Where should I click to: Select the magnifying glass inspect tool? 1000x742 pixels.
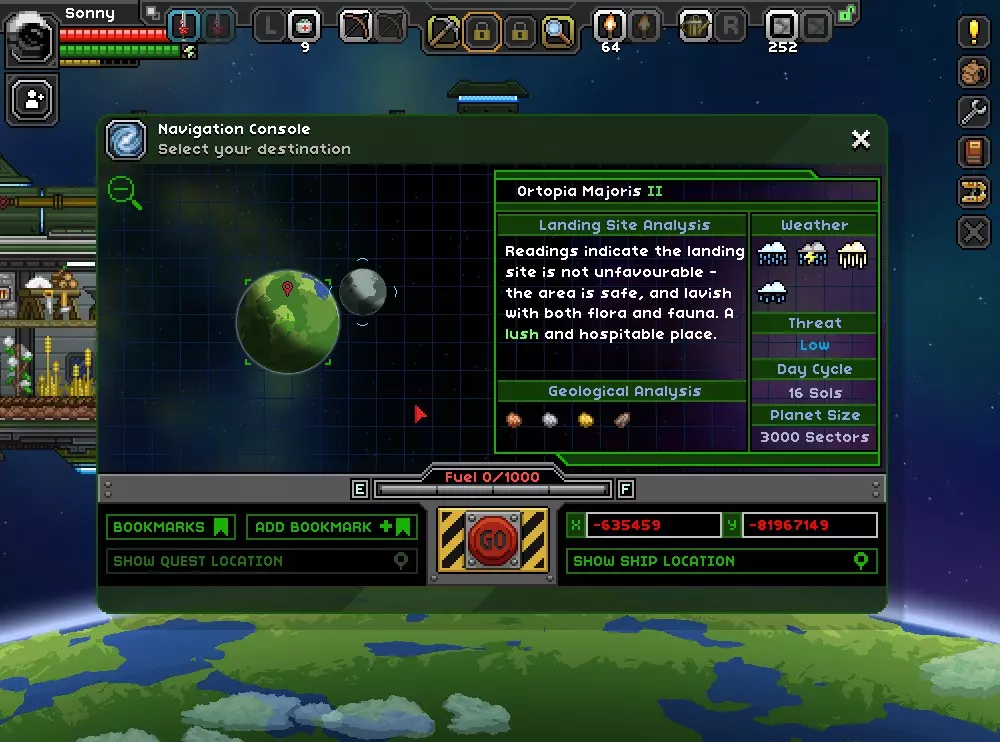point(557,32)
